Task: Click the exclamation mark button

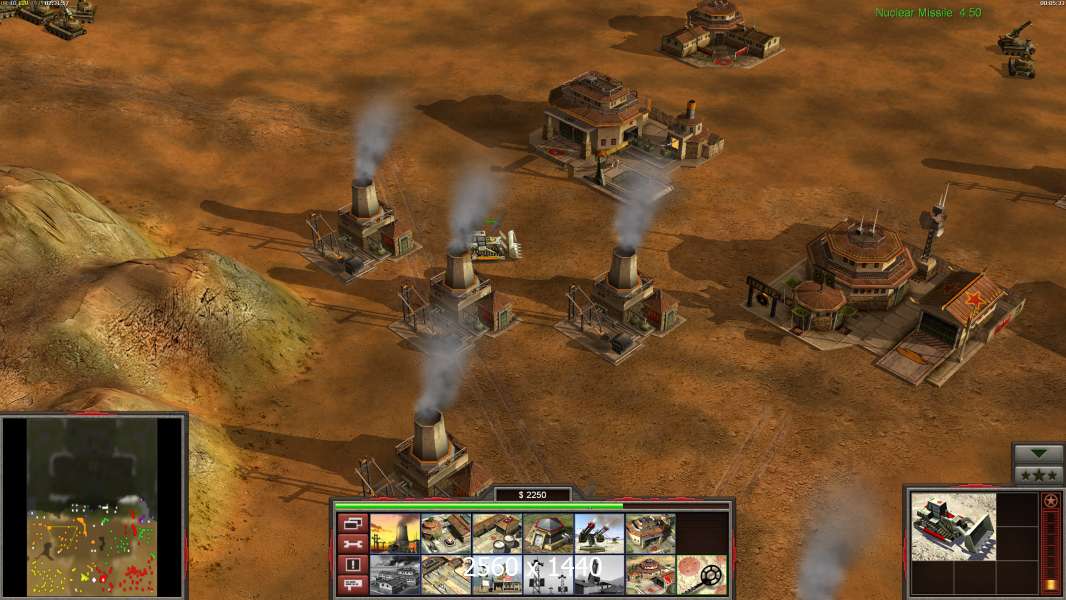Action: [x=351, y=565]
